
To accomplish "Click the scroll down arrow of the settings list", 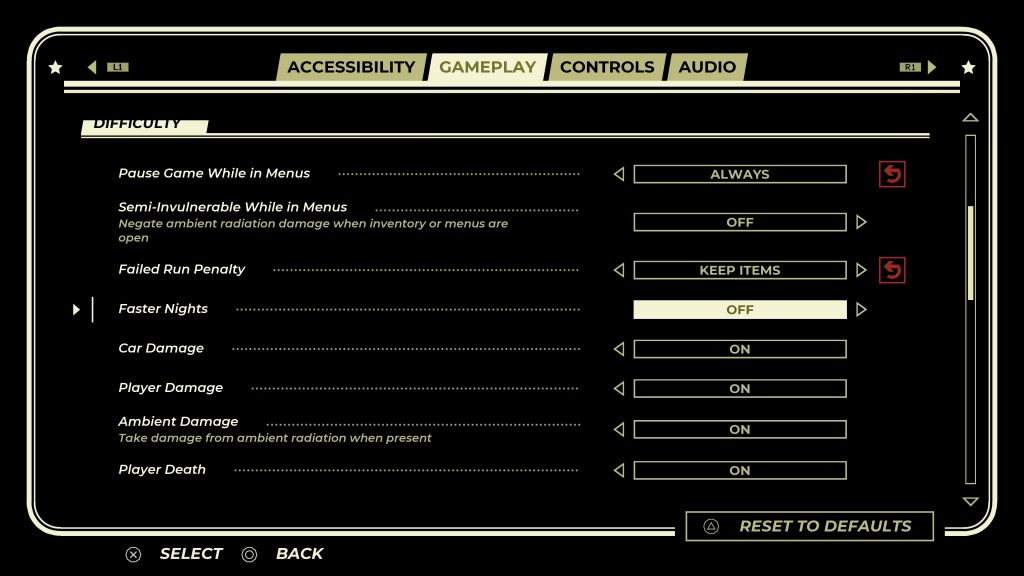I will [x=969, y=502].
